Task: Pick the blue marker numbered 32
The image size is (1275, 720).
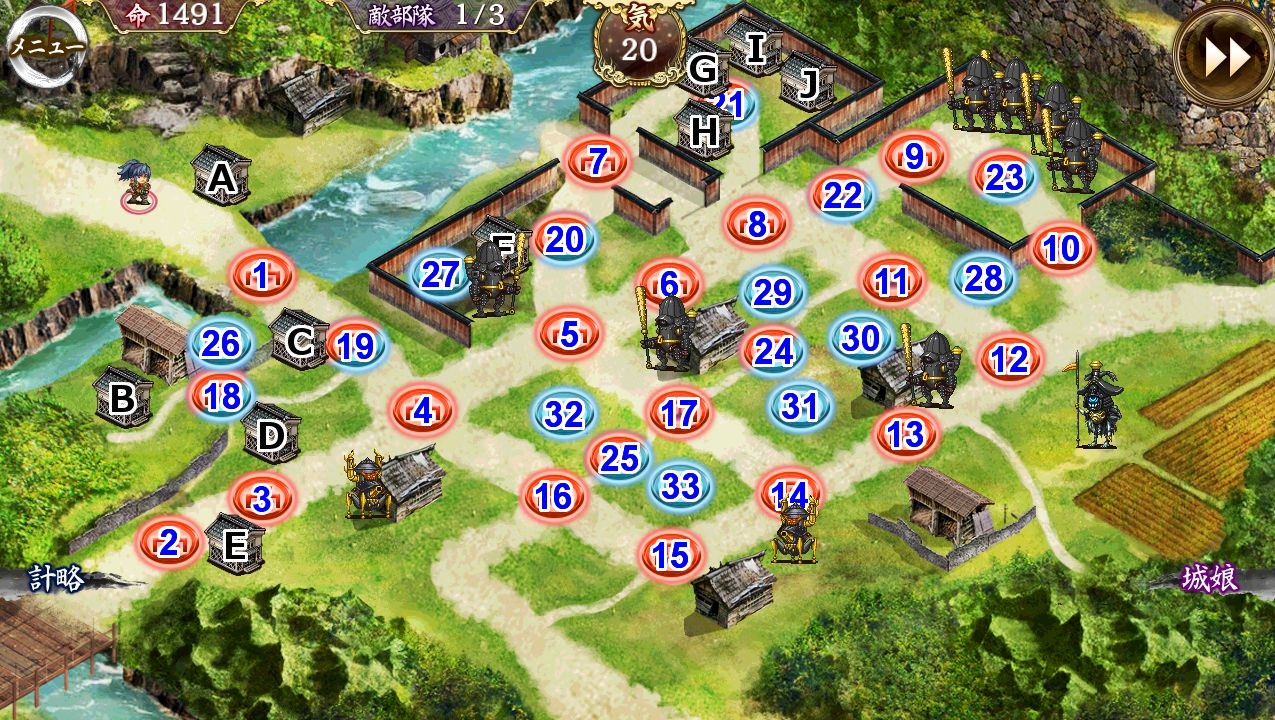Action: [565, 414]
